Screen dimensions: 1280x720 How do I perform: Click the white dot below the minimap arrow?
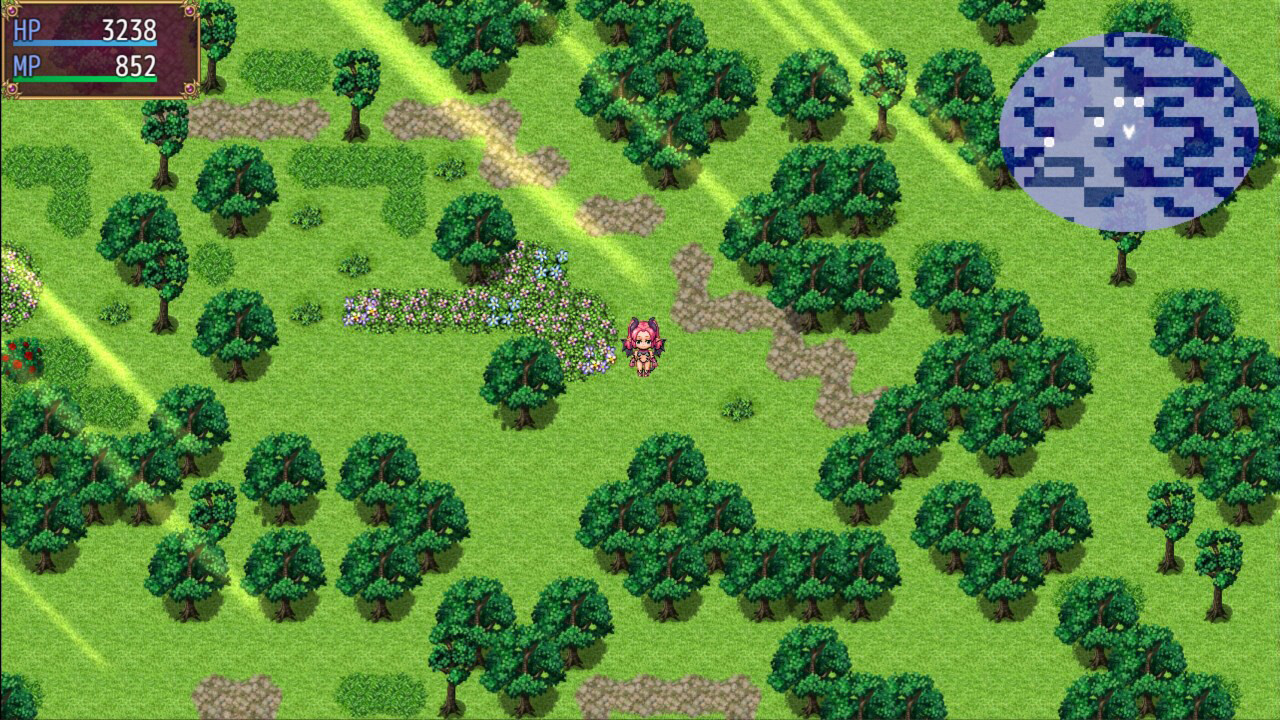point(1099,122)
